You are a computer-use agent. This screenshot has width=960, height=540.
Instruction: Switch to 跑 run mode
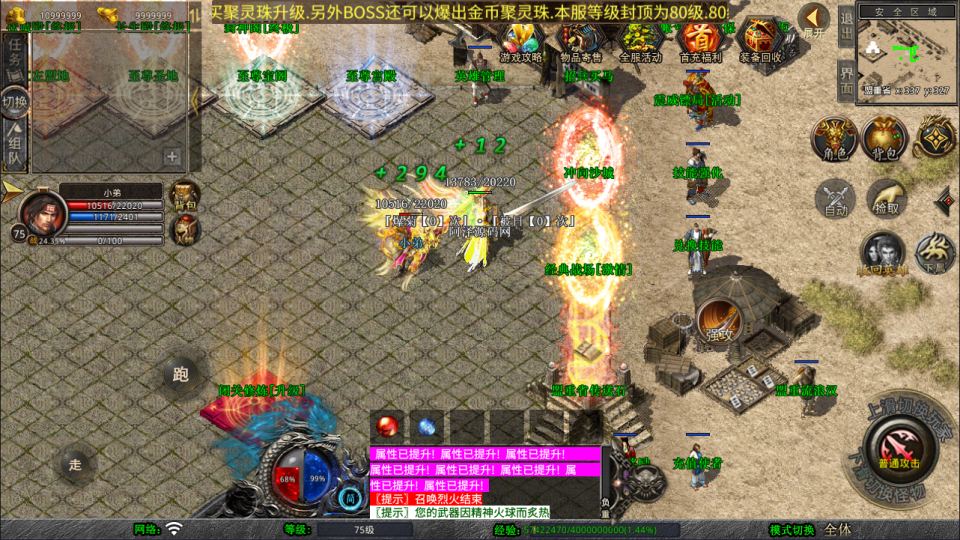coord(181,375)
